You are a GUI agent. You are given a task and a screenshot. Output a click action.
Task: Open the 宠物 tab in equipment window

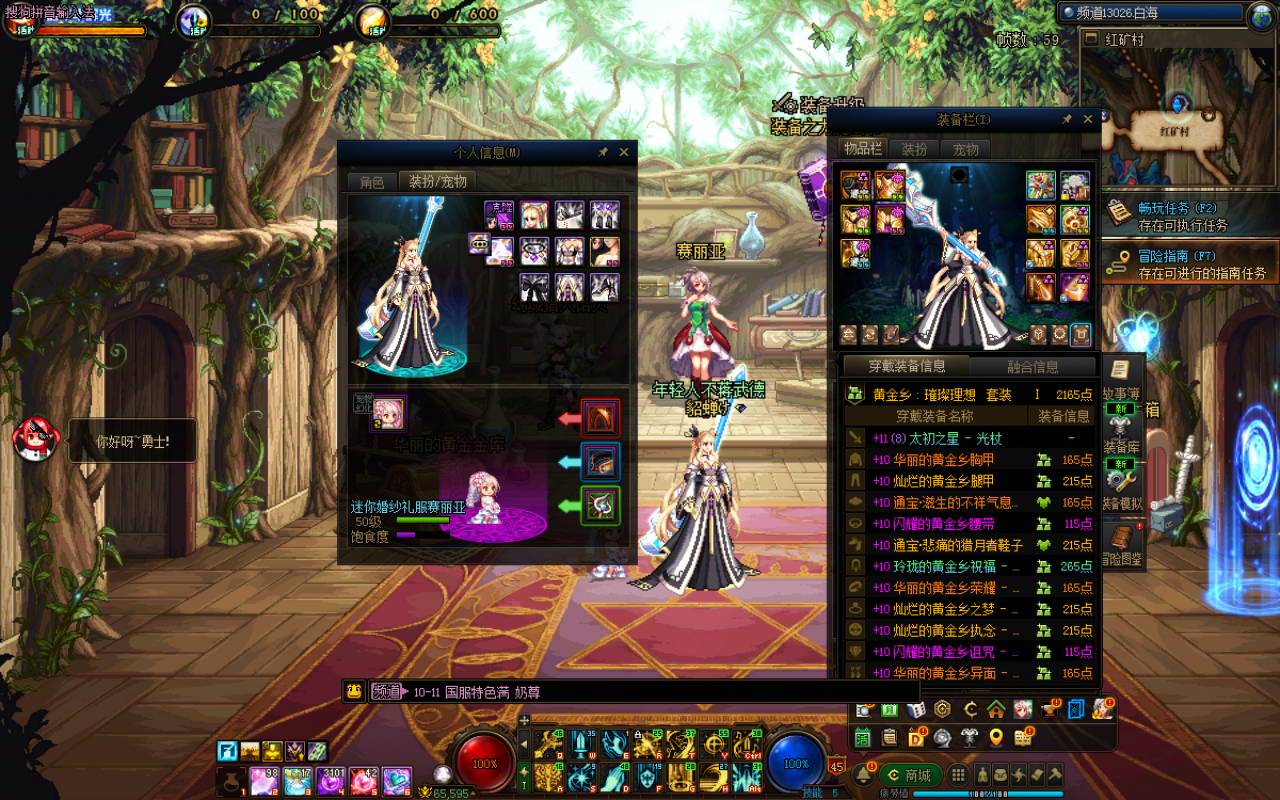point(965,149)
